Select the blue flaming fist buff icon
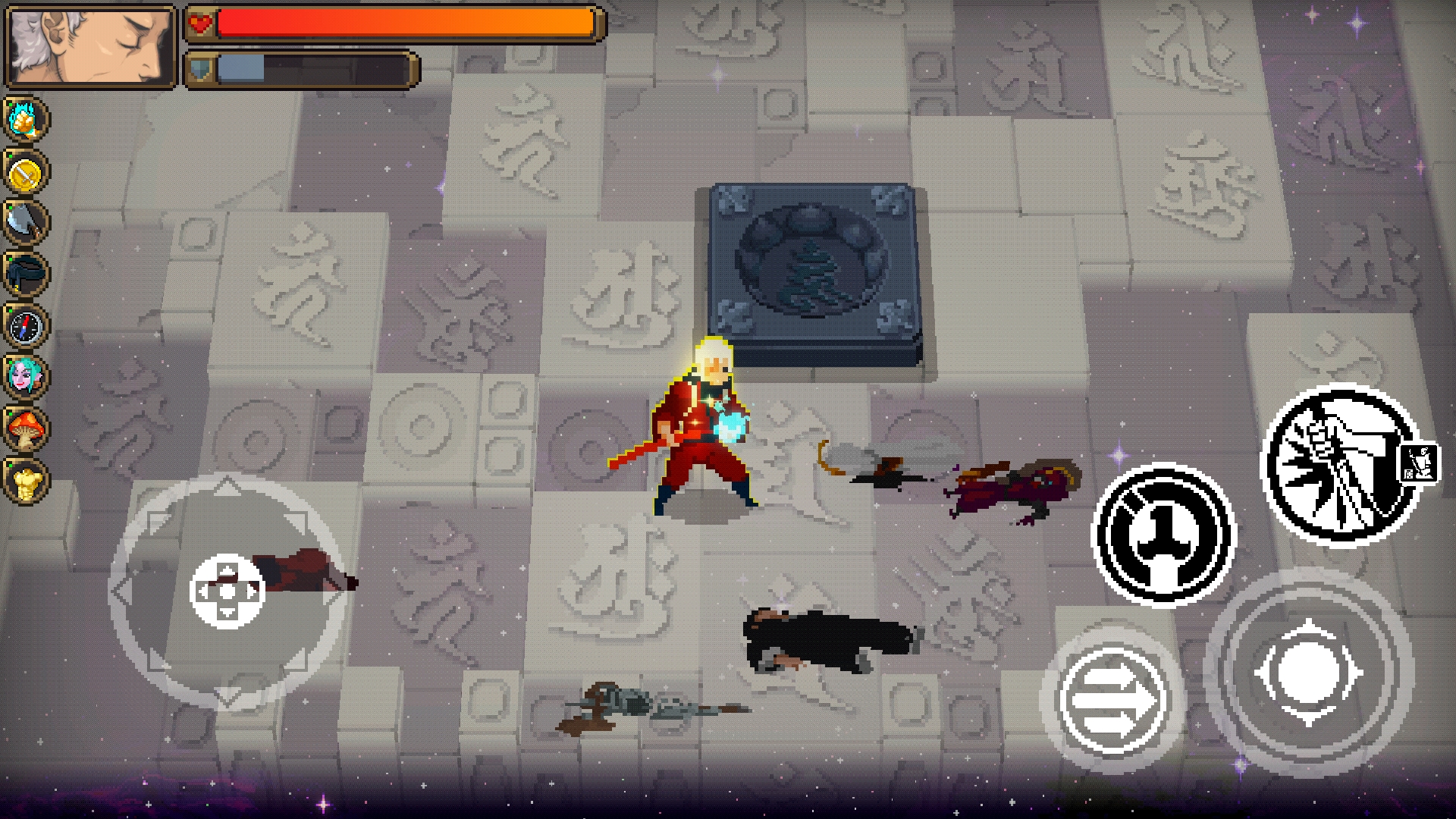This screenshot has height=819, width=1456. pos(26,120)
